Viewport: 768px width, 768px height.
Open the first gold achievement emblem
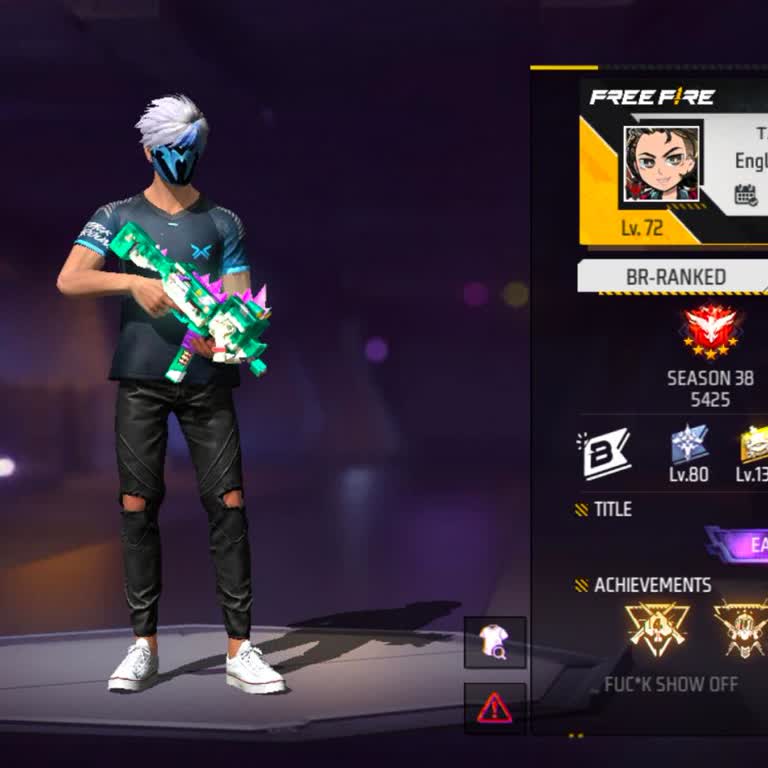pos(656,629)
